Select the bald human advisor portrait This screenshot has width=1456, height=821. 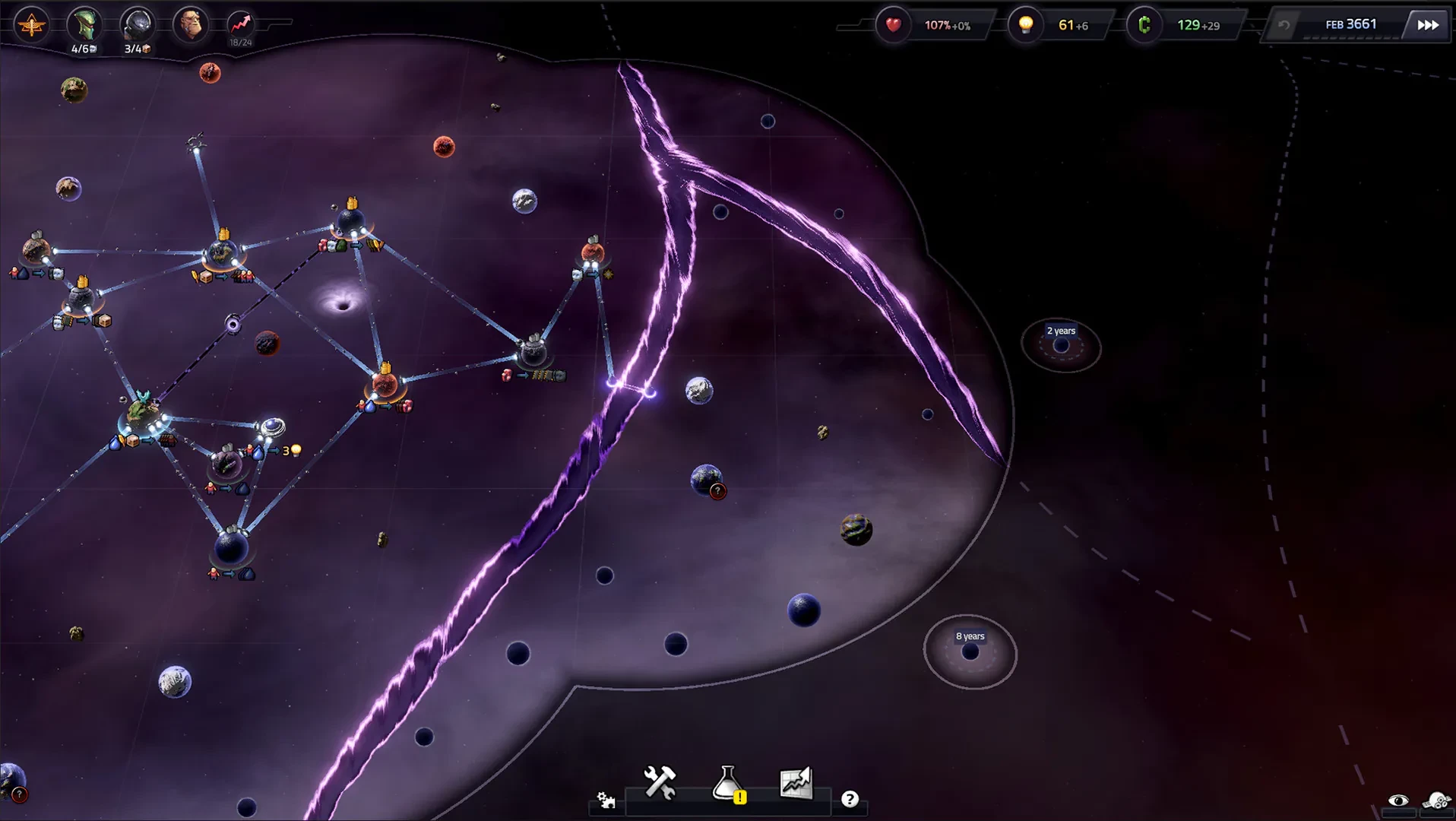190,25
